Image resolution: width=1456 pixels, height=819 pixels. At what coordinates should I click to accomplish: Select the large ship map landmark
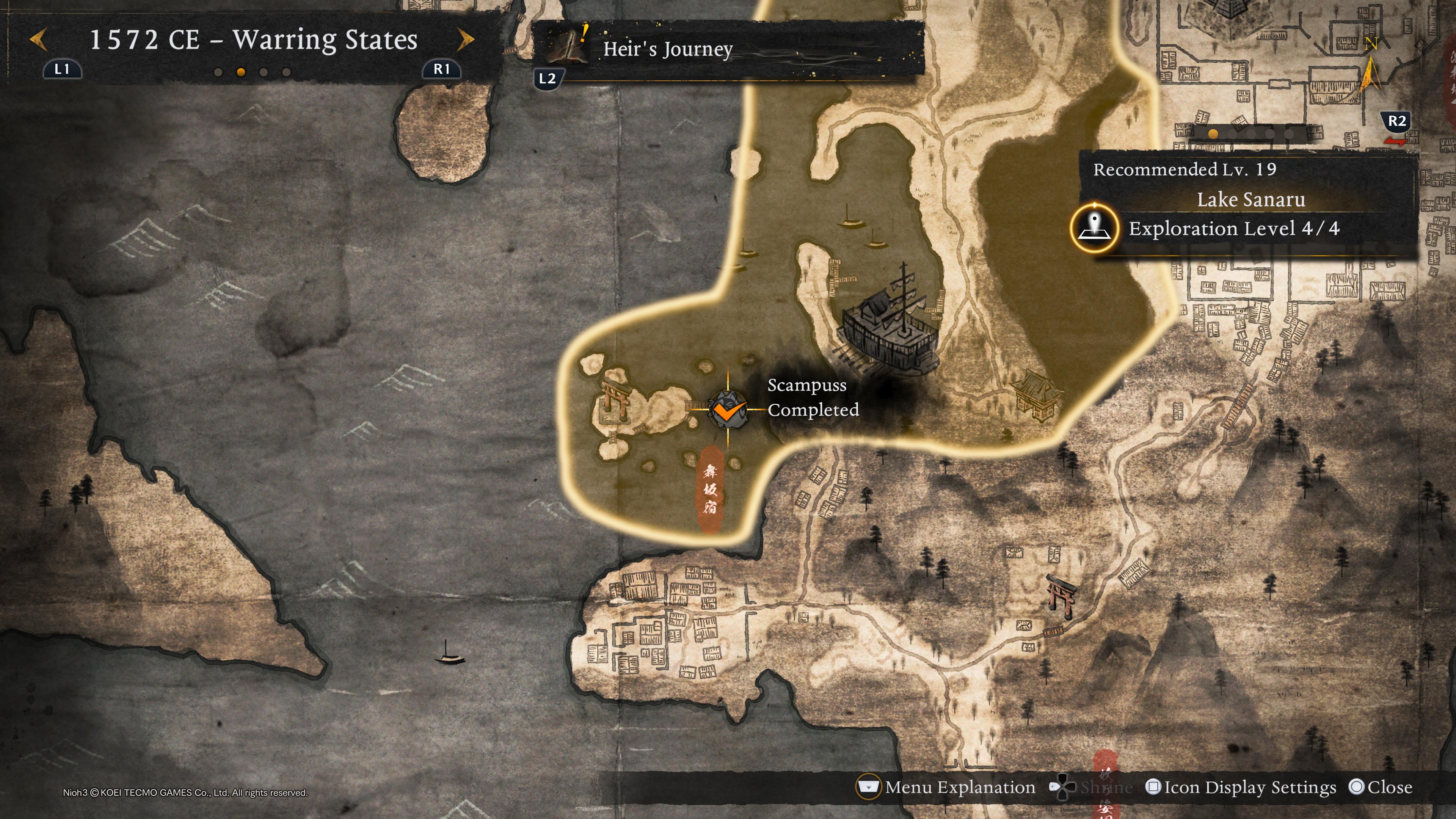(x=890, y=322)
